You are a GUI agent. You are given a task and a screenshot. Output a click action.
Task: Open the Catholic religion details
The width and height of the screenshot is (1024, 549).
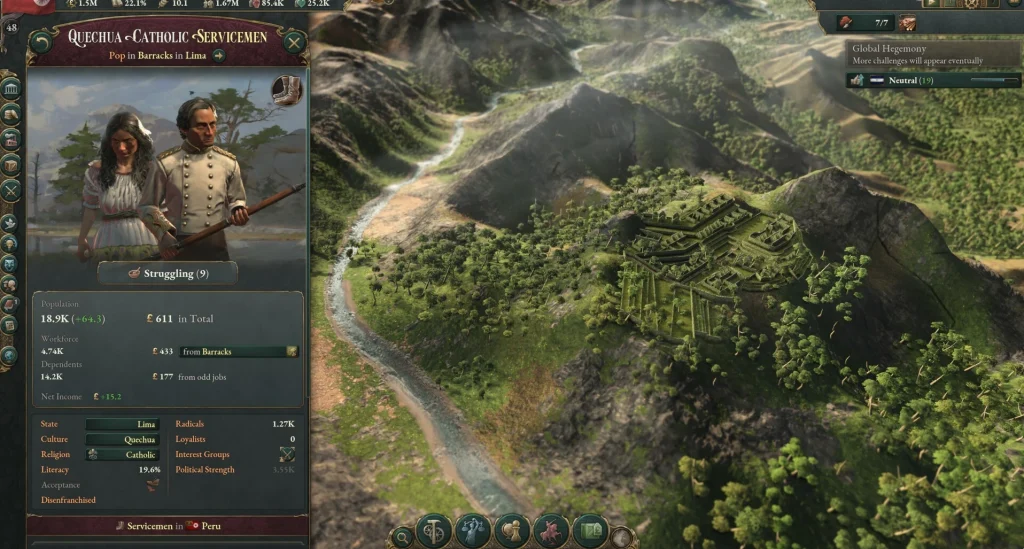pos(122,455)
